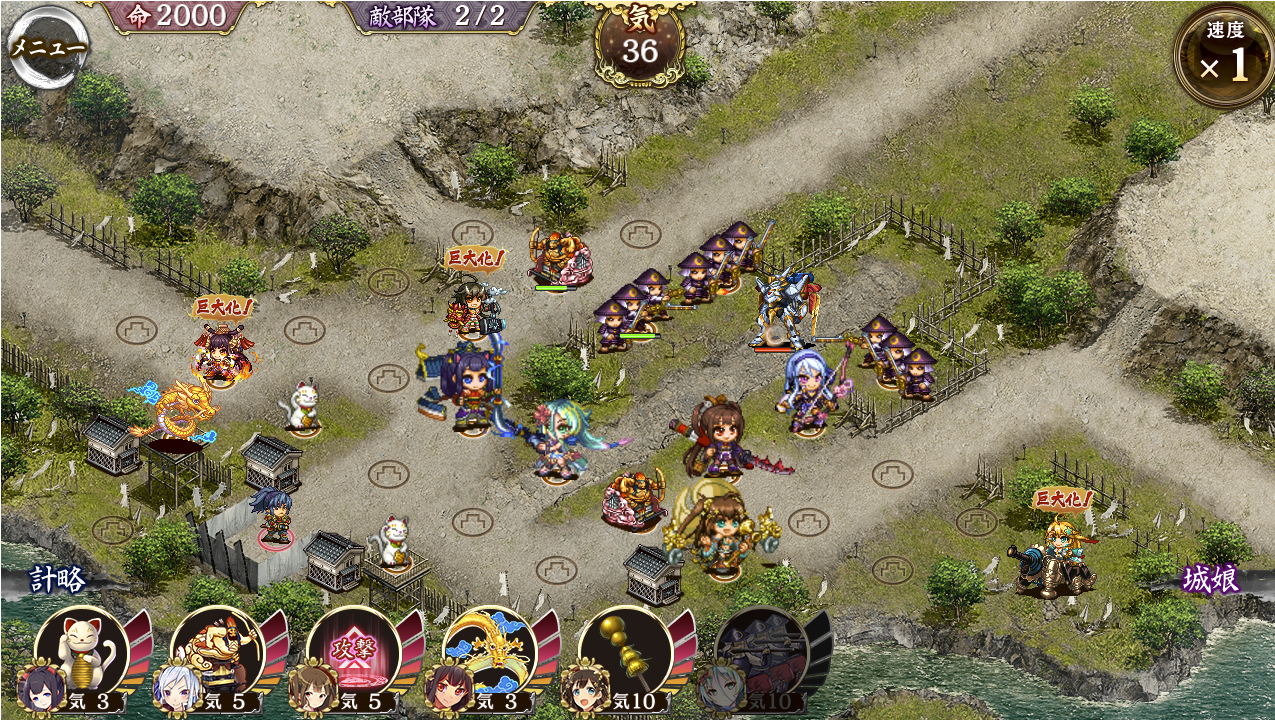Toggle the 速度 ×1 game speed button

coord(1223,57)
